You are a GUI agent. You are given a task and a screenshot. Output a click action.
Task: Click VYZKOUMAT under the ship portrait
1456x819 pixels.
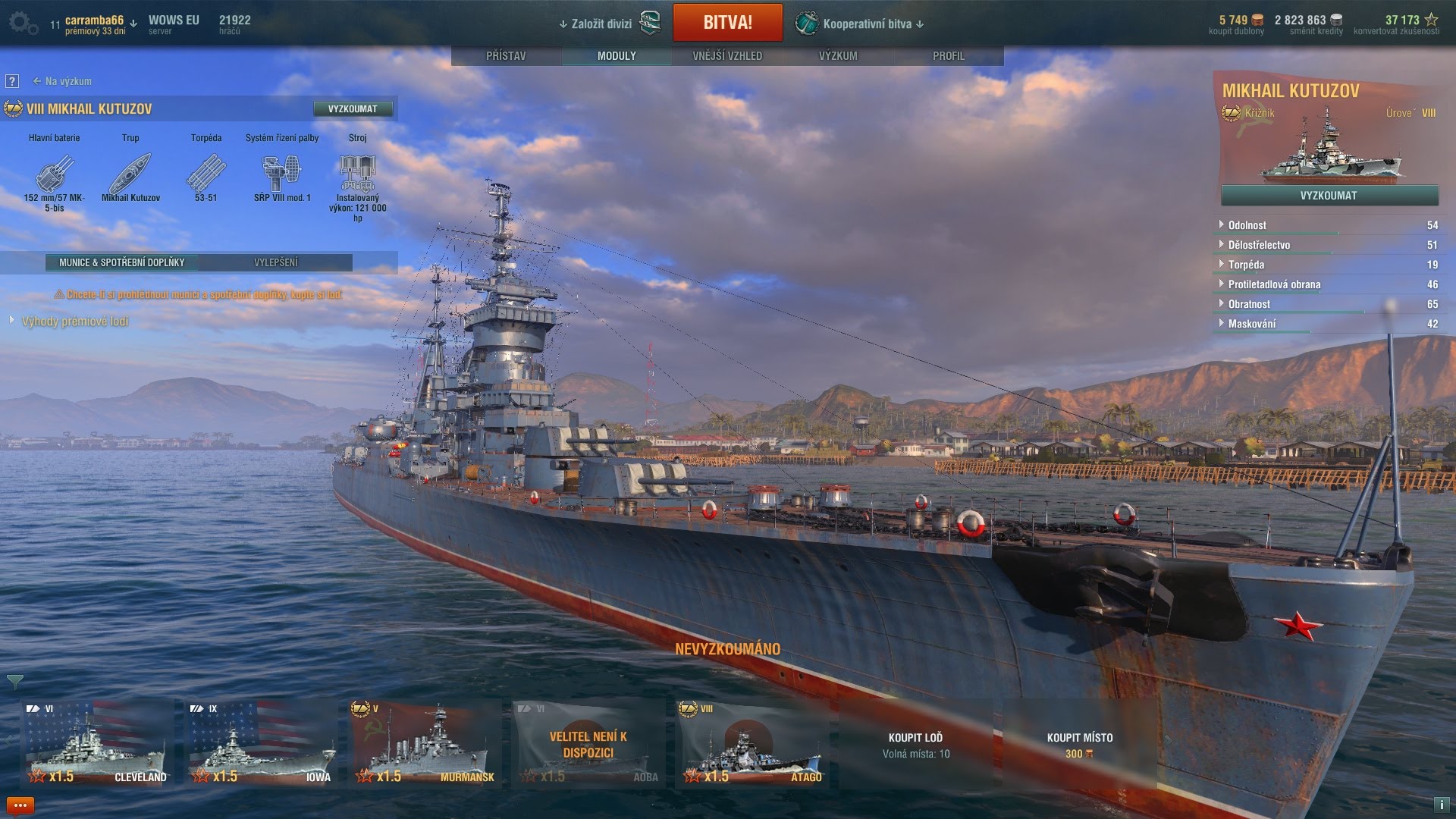pos(1329,196)
